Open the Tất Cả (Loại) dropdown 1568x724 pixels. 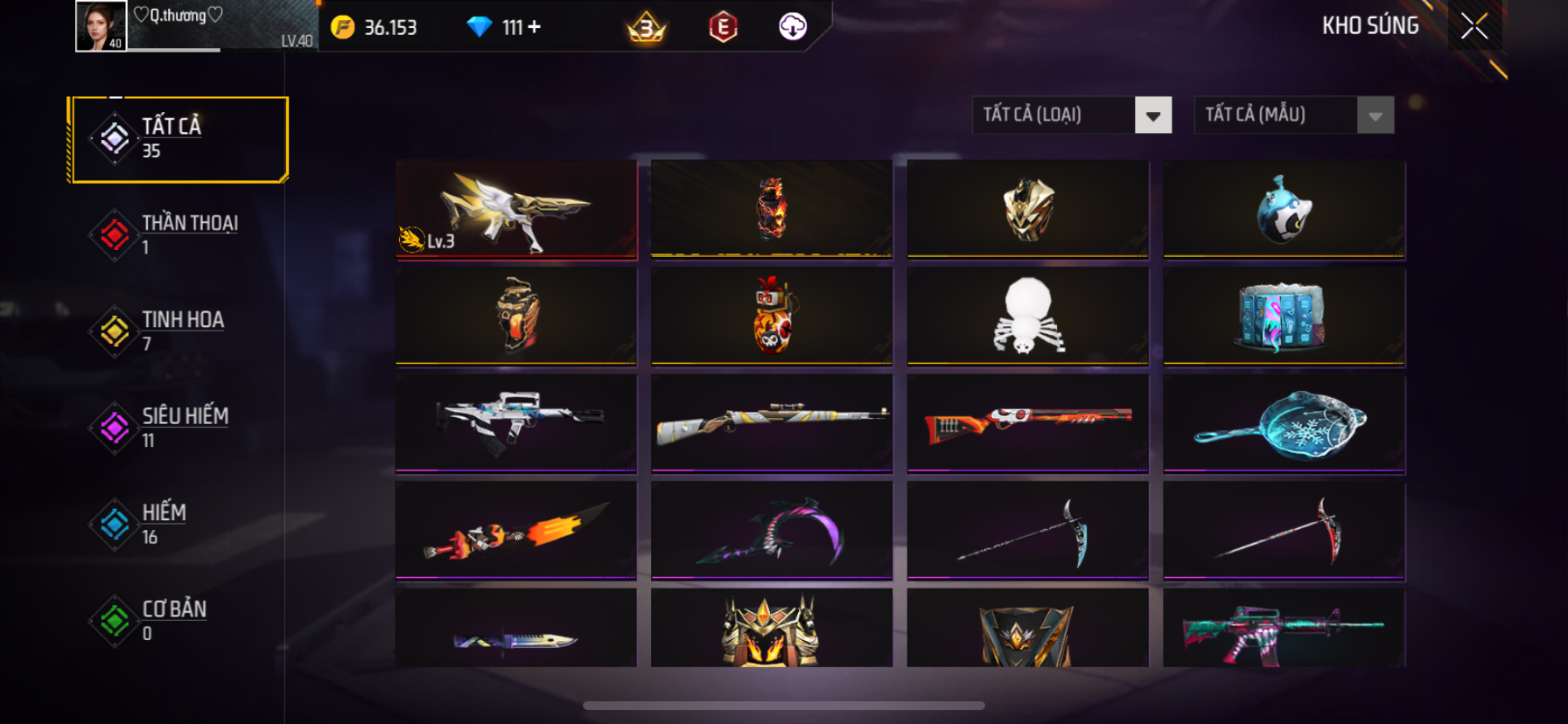pyautogui.click(x=1072, y=115)
